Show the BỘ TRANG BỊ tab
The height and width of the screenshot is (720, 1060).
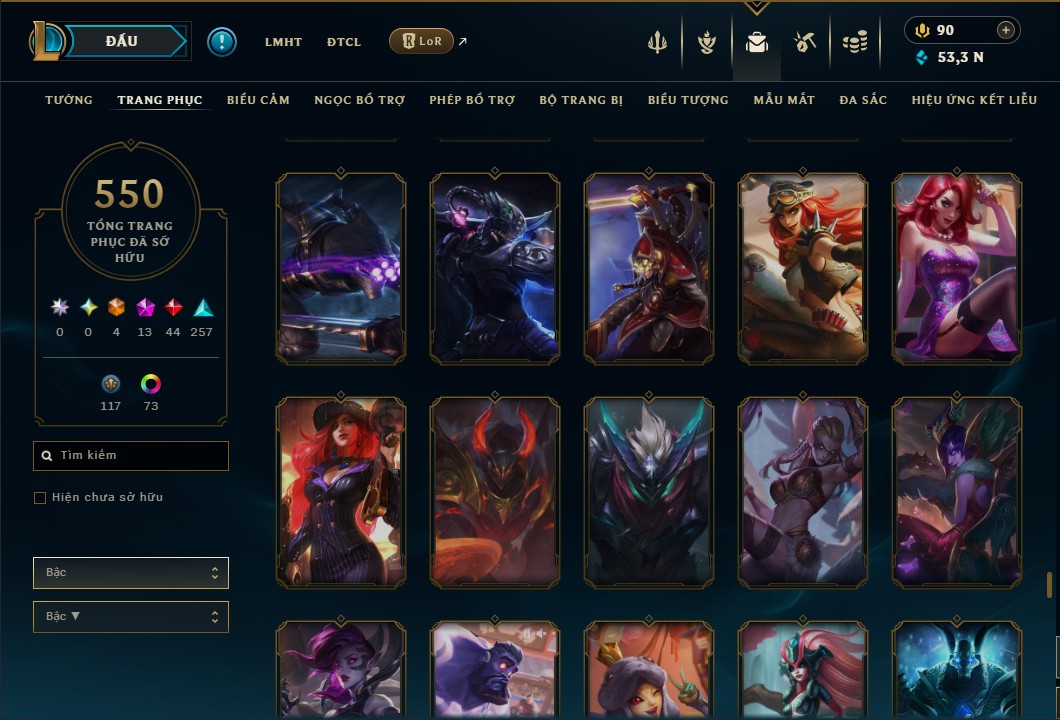tap(581, 100)
